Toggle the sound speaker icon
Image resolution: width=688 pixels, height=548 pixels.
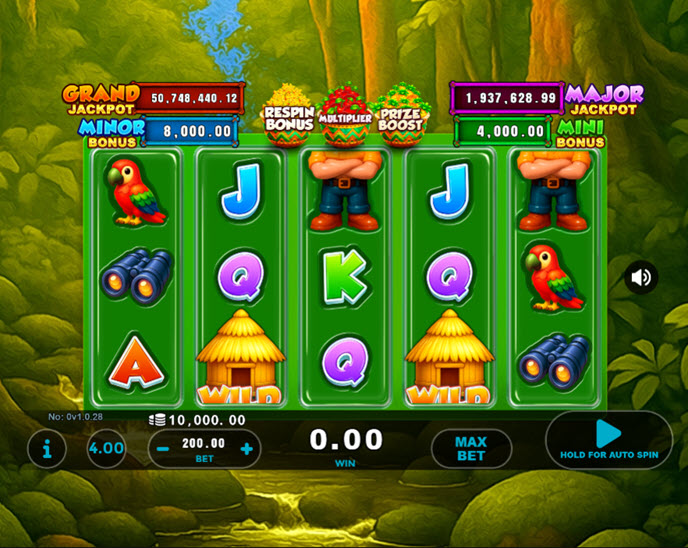[x=641, y=277]
